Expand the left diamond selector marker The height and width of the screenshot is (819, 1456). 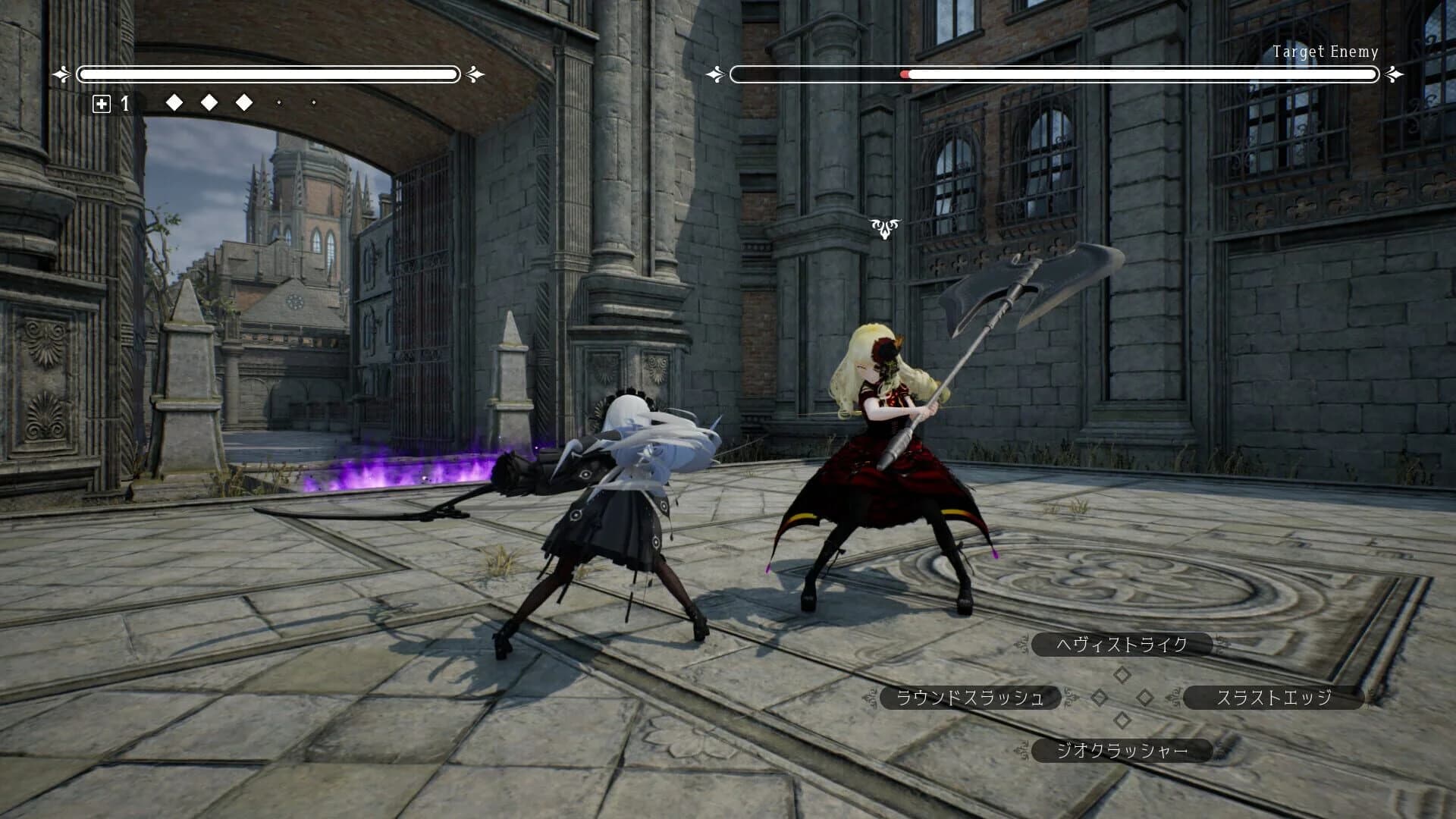(1100, 696)
